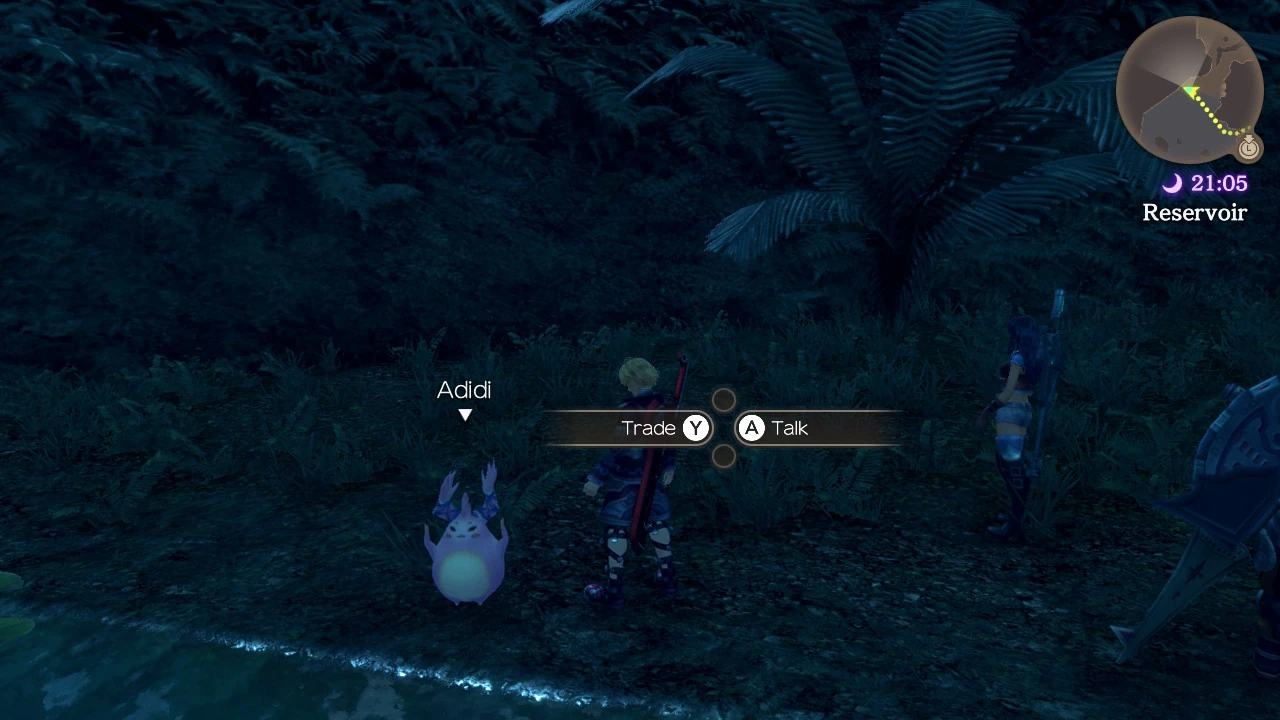Viewport: 1280px width, 720px height.
Task: Click the NPC standing on the right side
Action: (1014, 420)
